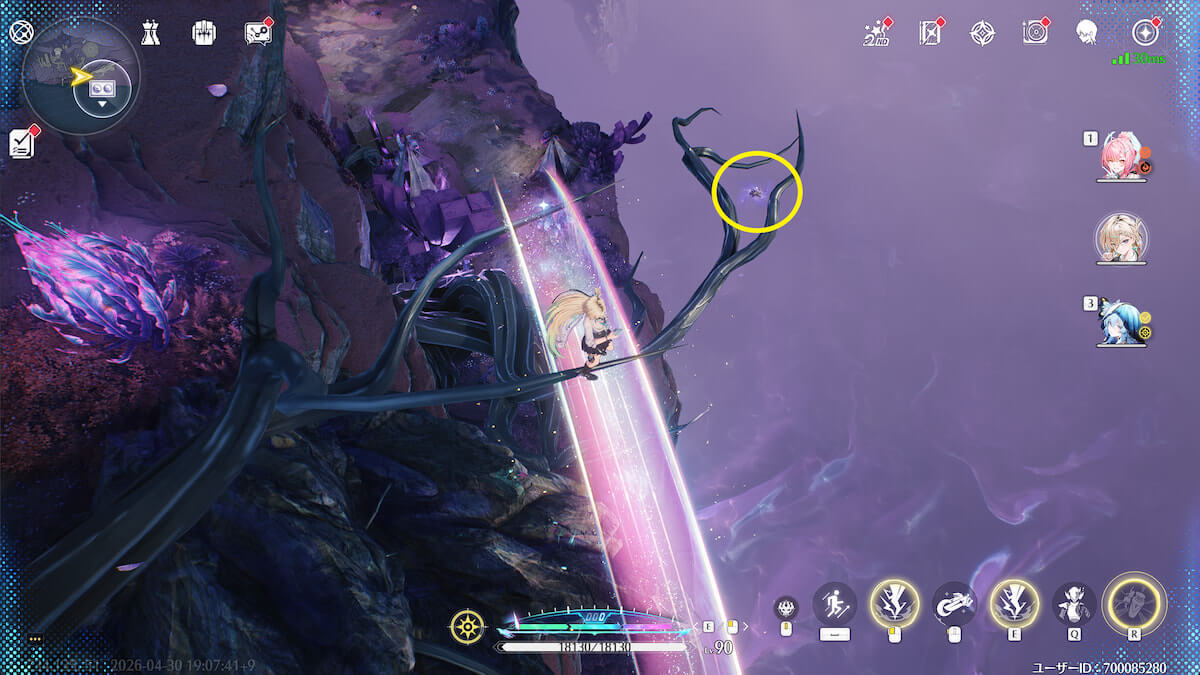Viewport: 1200px width, 675px height.
Task: Open the chess pieces menu icon
Action: [151, 33]
